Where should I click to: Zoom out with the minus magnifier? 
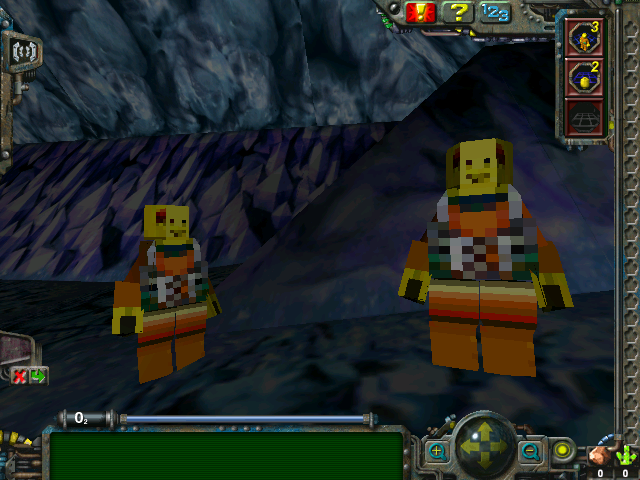(x=529, y=451)
